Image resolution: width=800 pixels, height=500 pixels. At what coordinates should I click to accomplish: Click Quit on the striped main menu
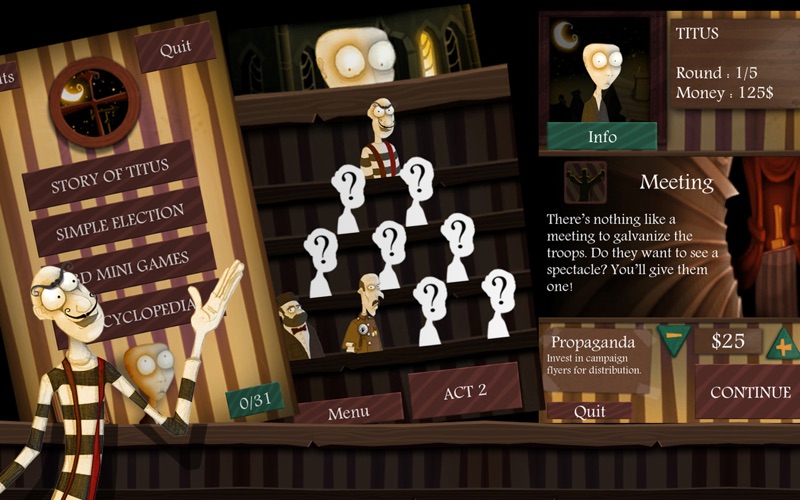click(x=175, y=48)
